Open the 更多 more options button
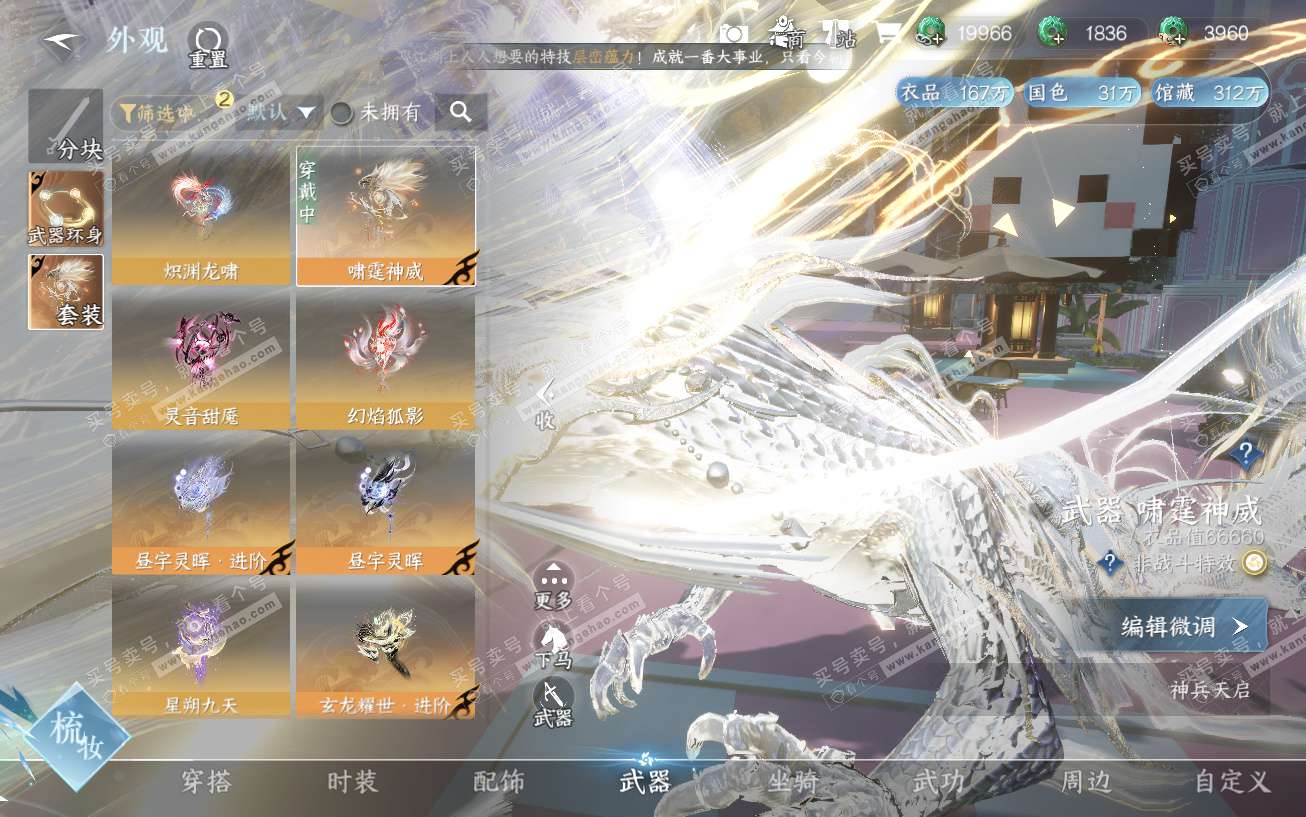The image size is (1306, 817). pyautogui.click(x=553, y=586)
